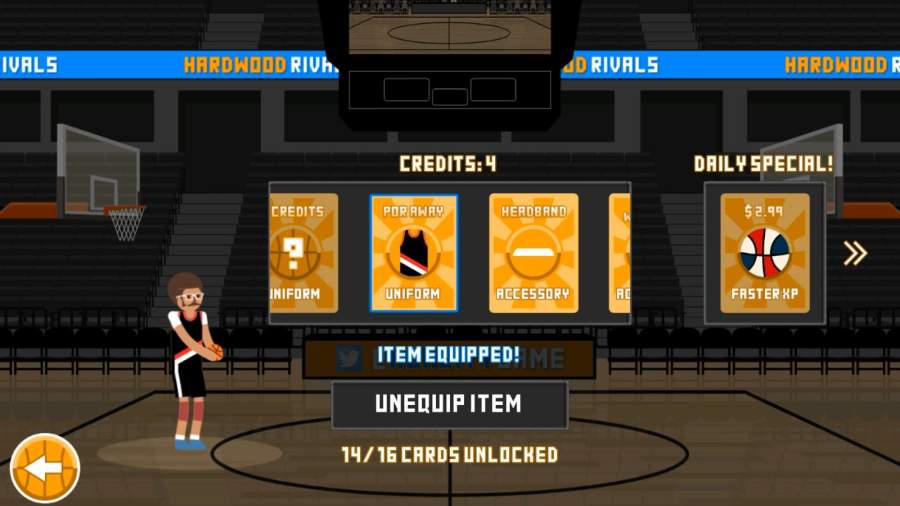Click the Unequip Item button
Screen dimensions: 900x506
[x=449, y=404]
